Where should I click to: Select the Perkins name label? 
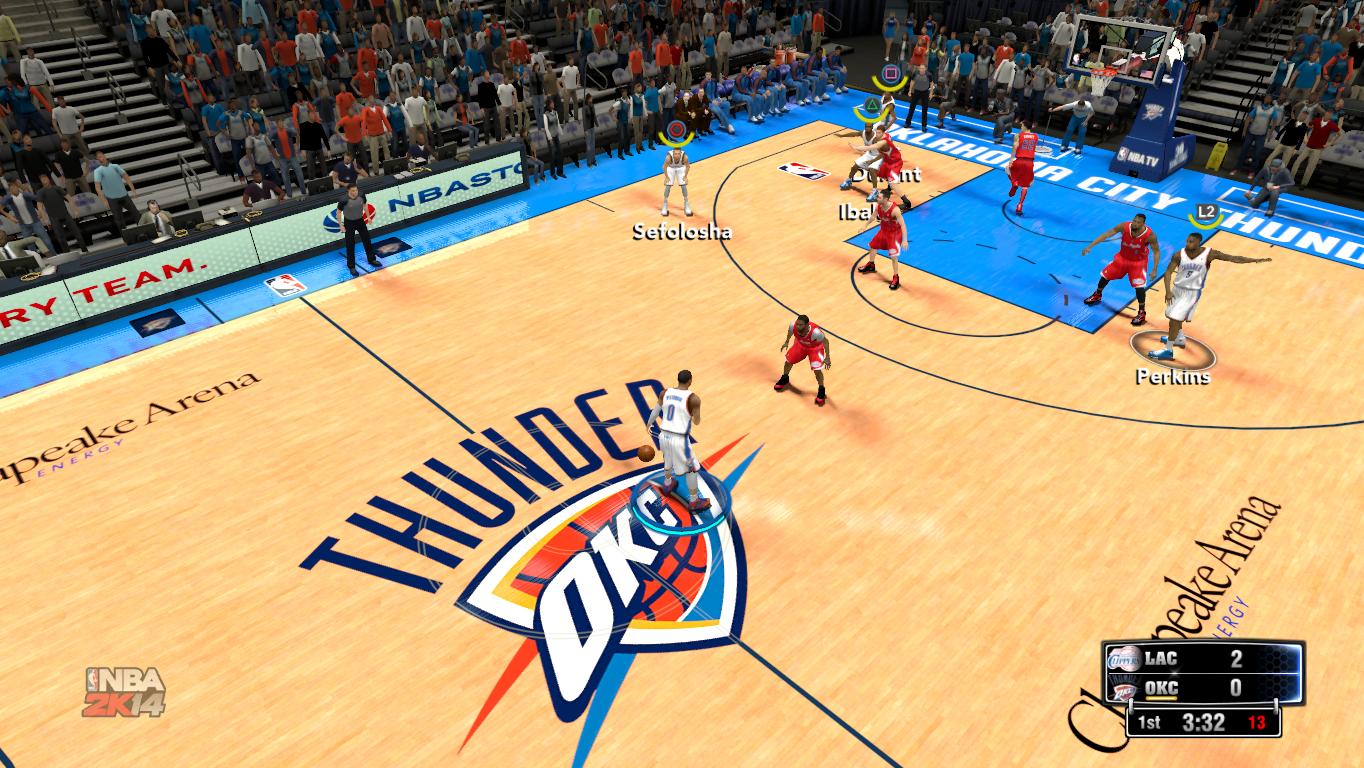[1172, 377]
